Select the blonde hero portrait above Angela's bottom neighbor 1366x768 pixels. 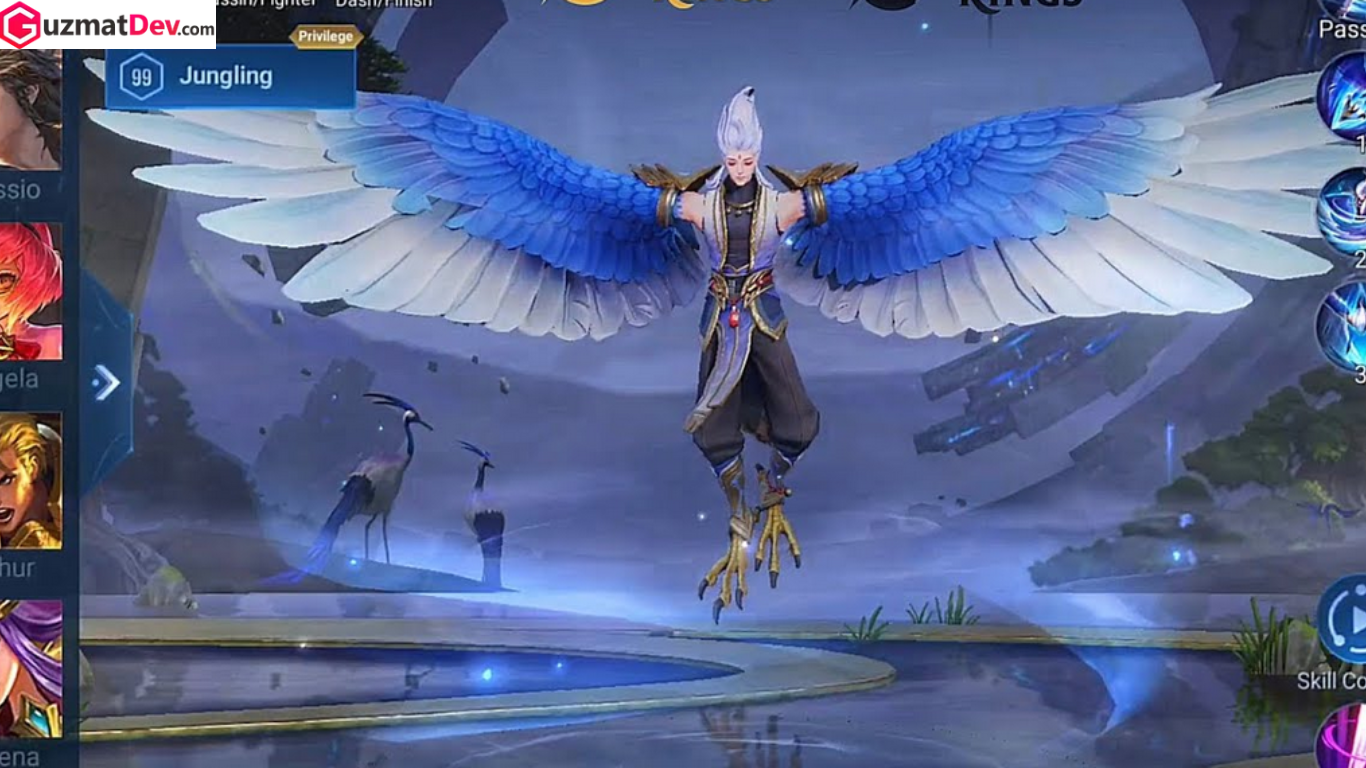coord(27,475)
